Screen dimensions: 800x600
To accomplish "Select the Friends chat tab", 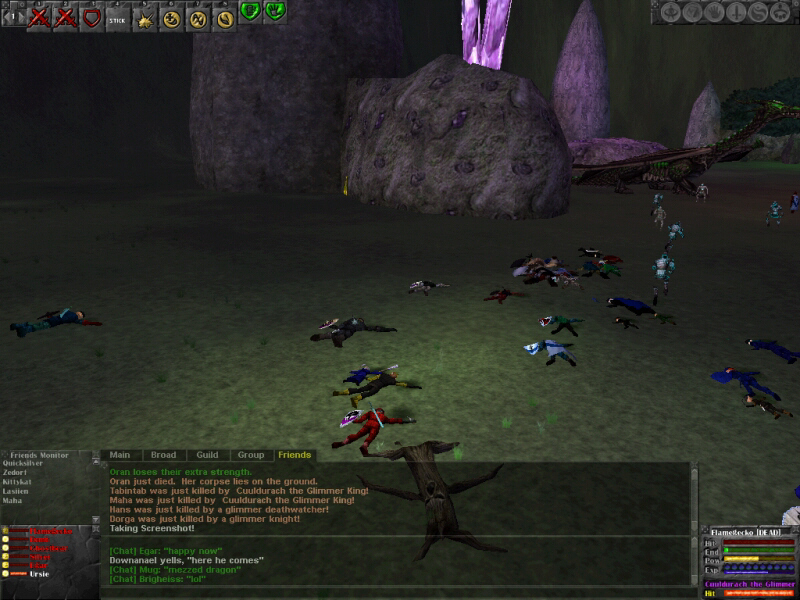I will (294, 455).
